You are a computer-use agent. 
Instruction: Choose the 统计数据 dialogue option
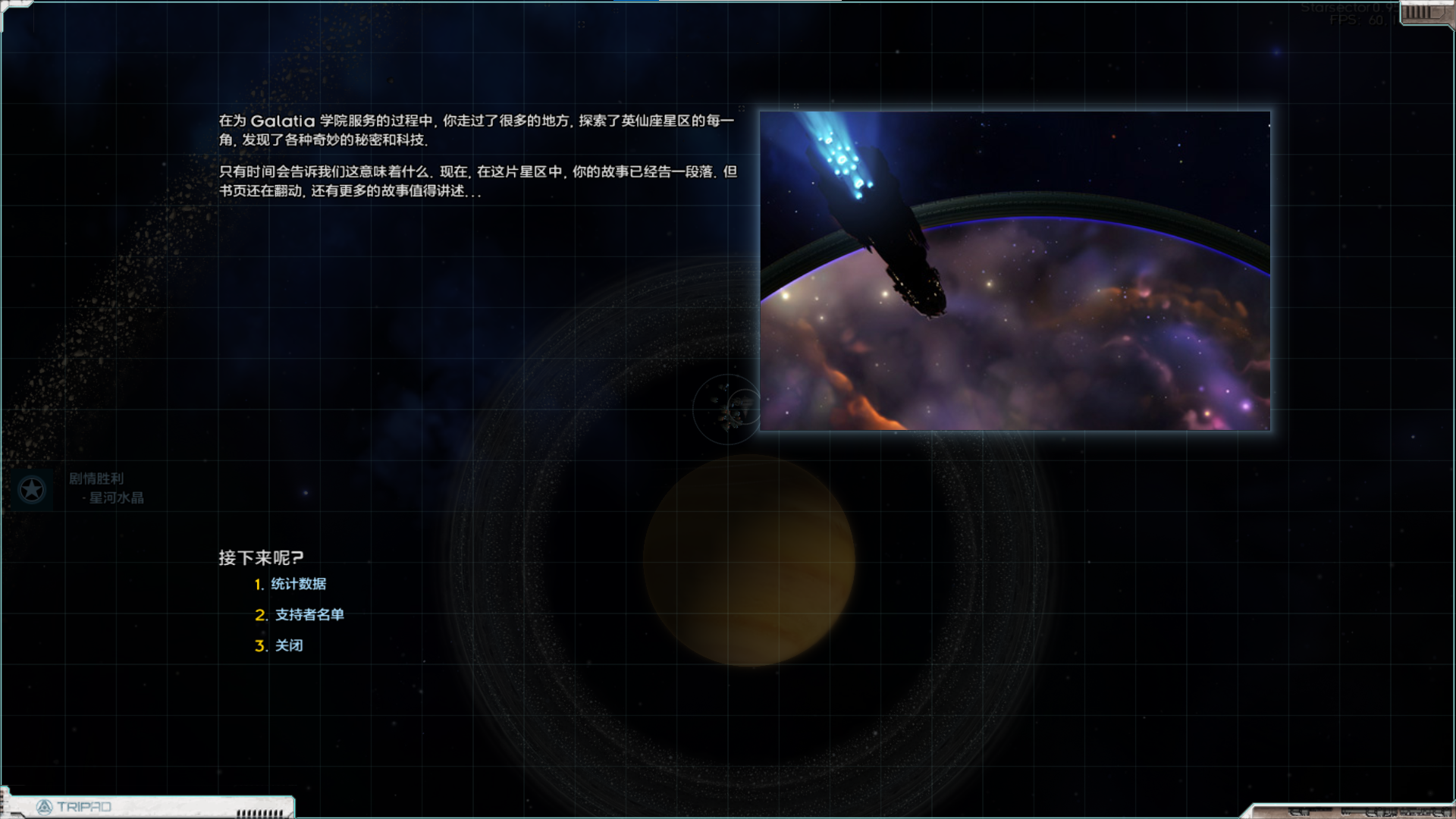298,584
